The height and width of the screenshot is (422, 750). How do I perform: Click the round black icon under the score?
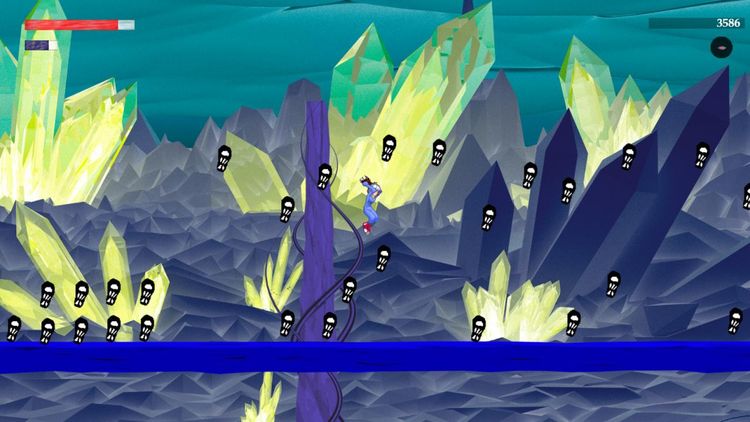[x=721, y=47]
